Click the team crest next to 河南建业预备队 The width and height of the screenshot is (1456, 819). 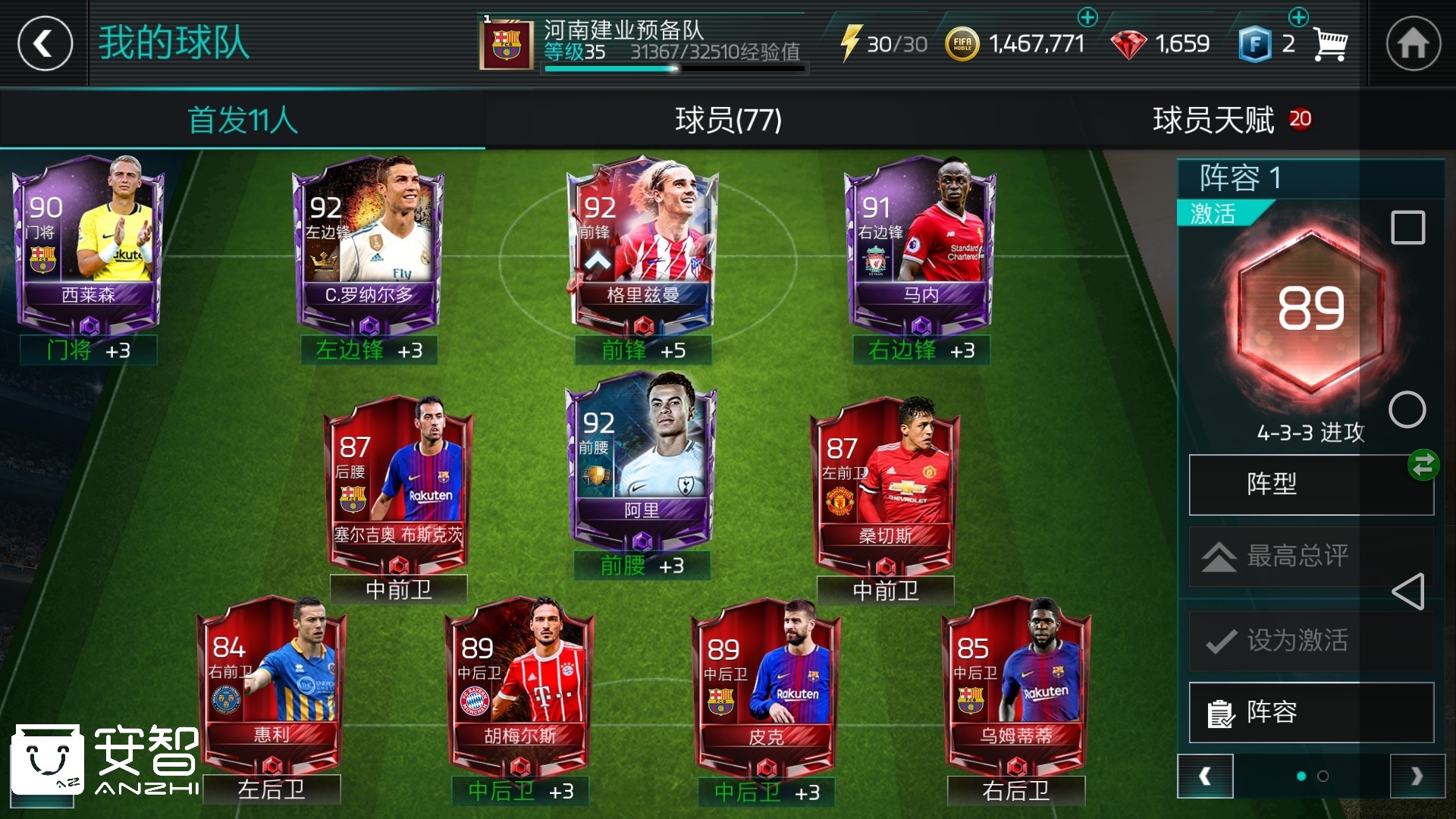[505, 42]
